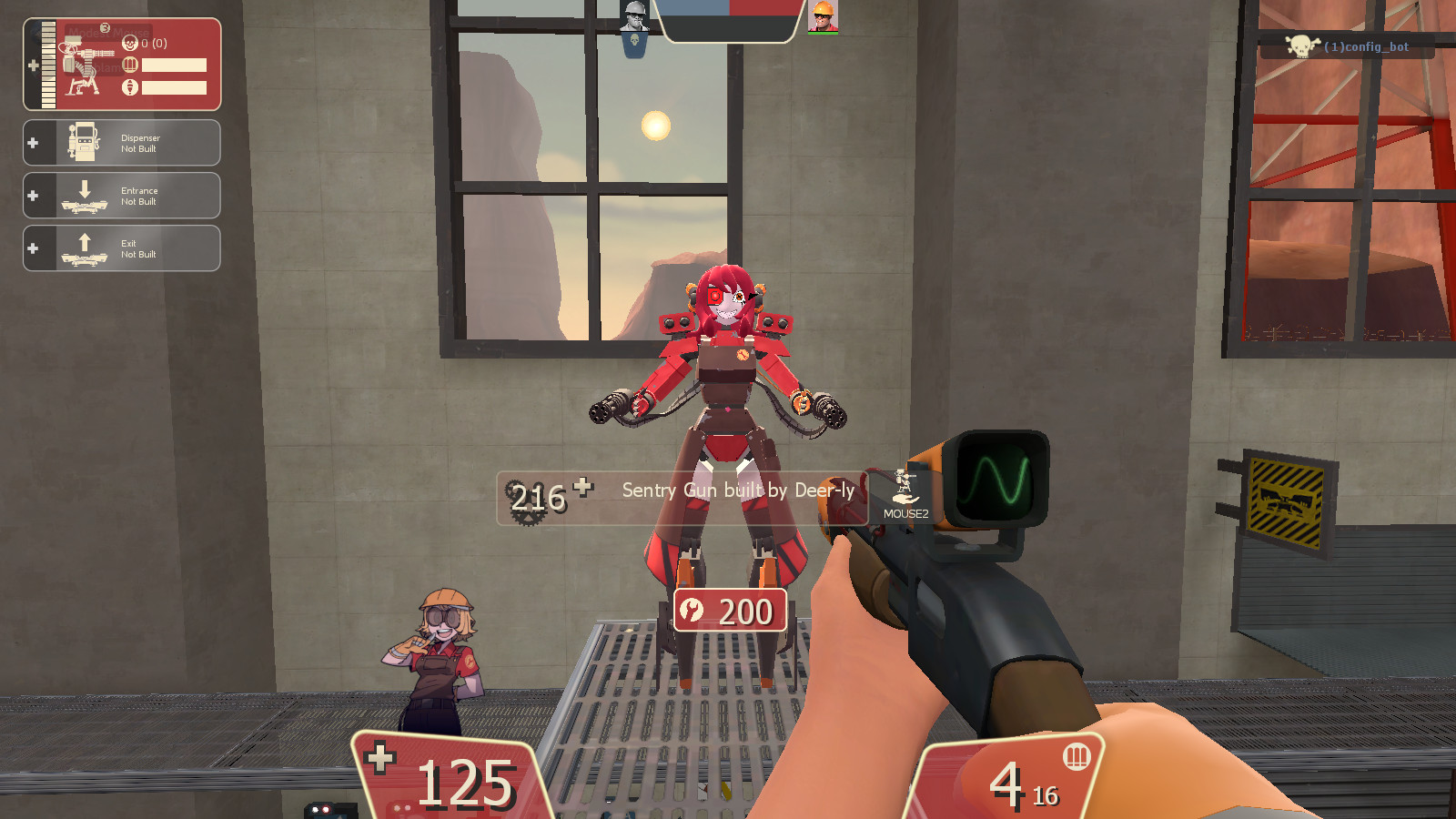Viewport: 1456px width, 819px height.
Task: Click the dominated gray Engineer avatar at the top
Action: [633, 16]
